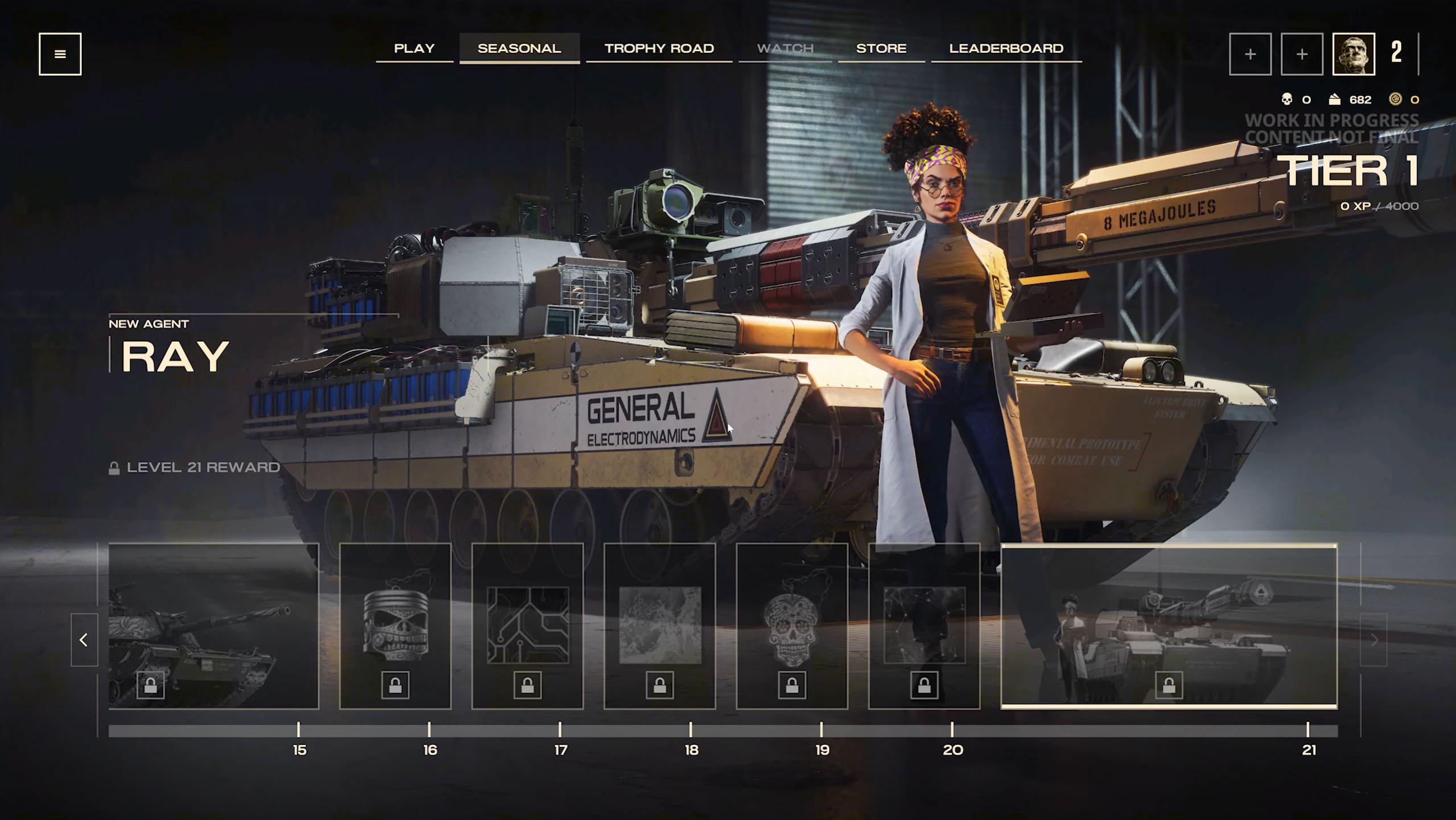This screenshot has width=1456, height=820.
Task: Open the Trophy Road tab
Action: (x=659, y=48)
